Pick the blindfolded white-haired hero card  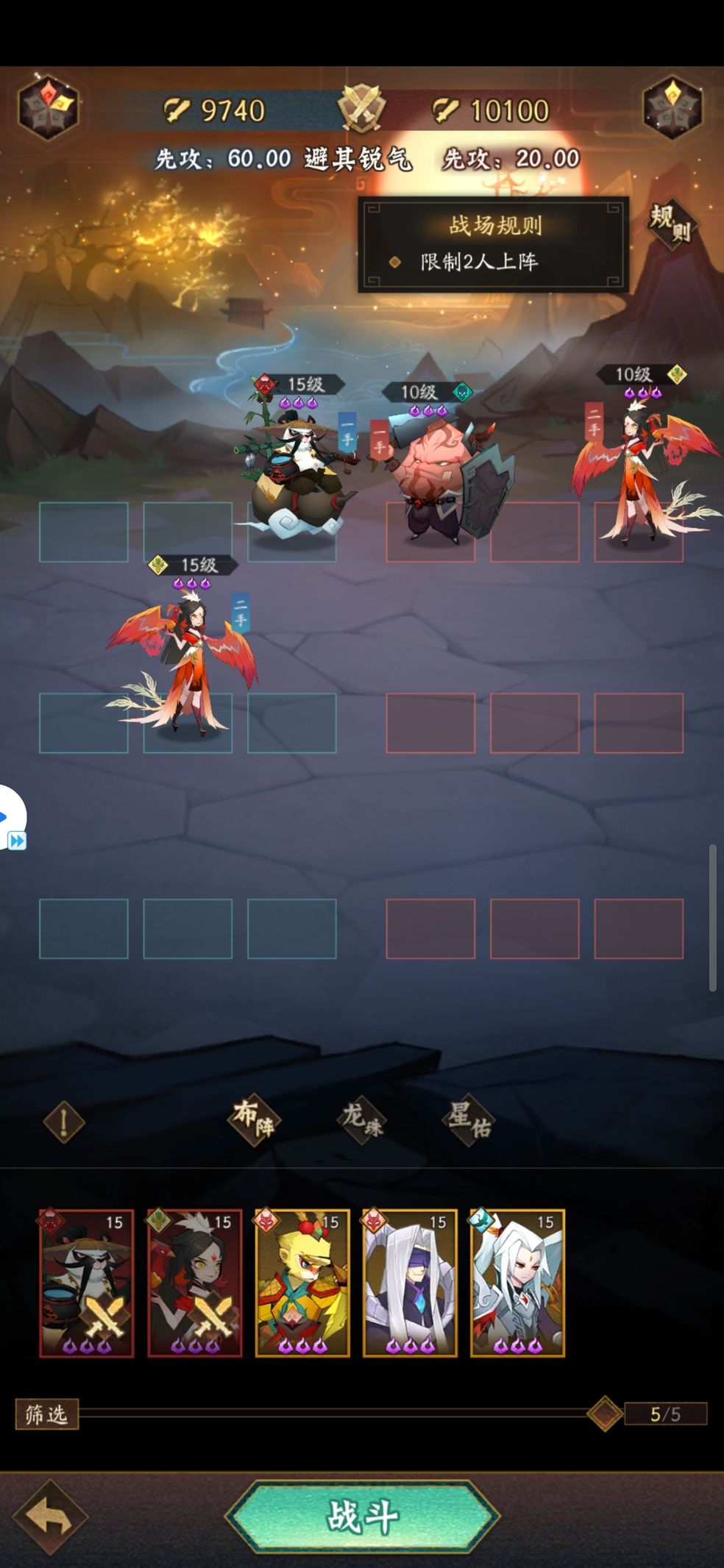tap(410, 1282)
